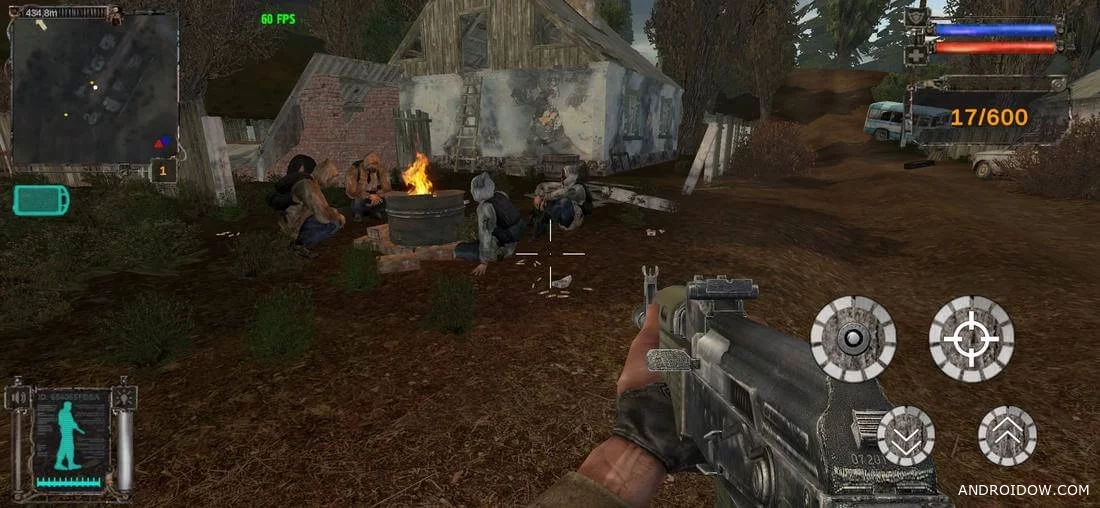Click the speaker noise indicator icon

click(17, 398)
